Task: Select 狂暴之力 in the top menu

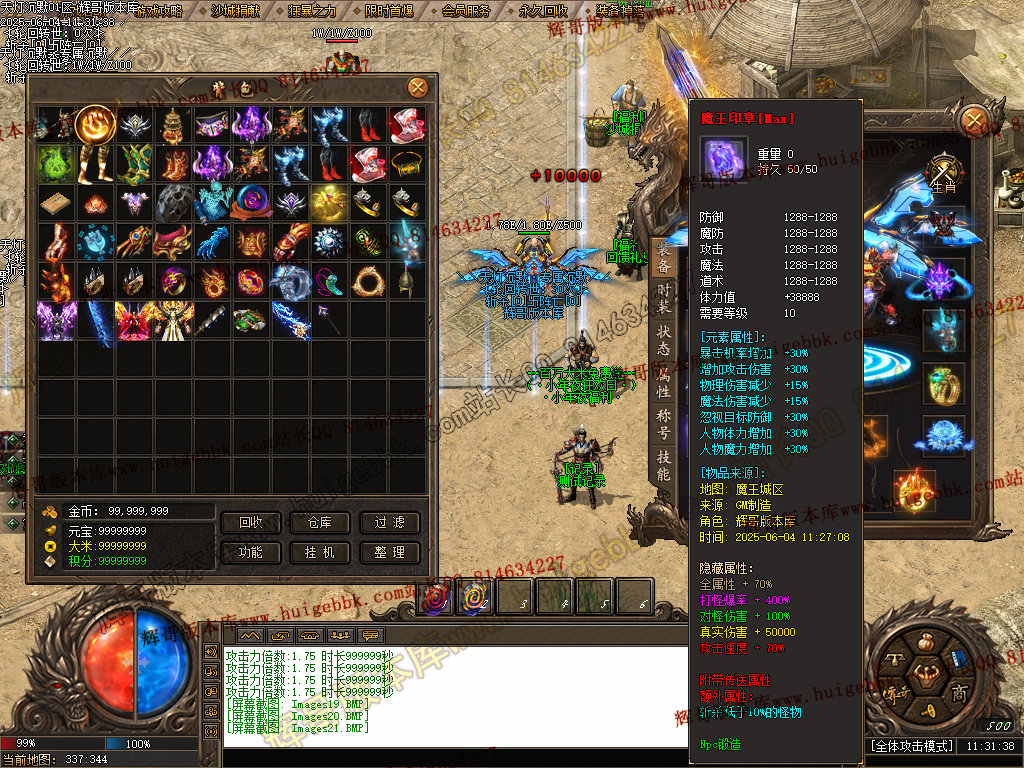Action: pyautogui.click(x=312, y=11)
